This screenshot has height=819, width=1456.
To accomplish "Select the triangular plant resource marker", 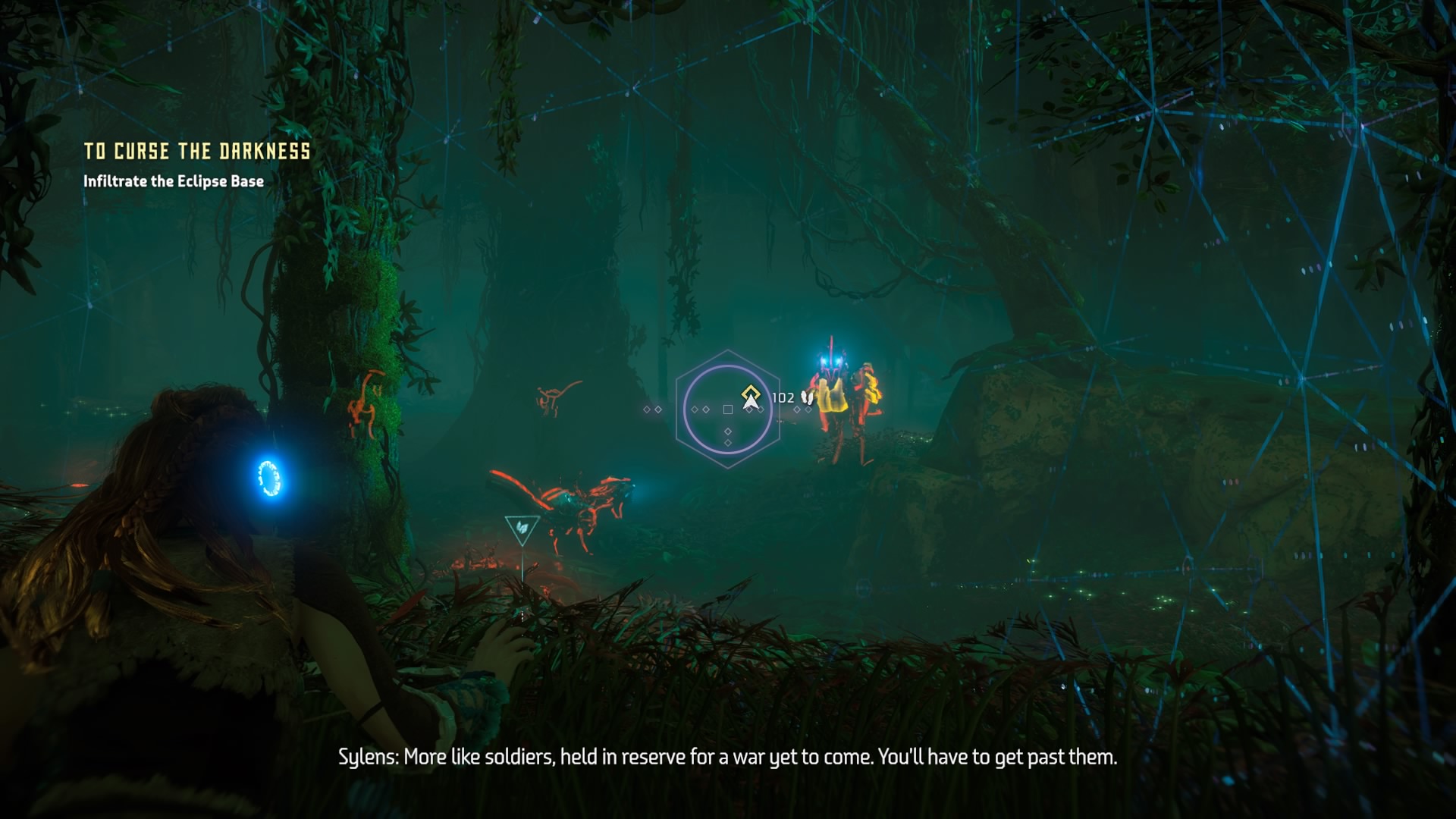I will tap(522, 529).
